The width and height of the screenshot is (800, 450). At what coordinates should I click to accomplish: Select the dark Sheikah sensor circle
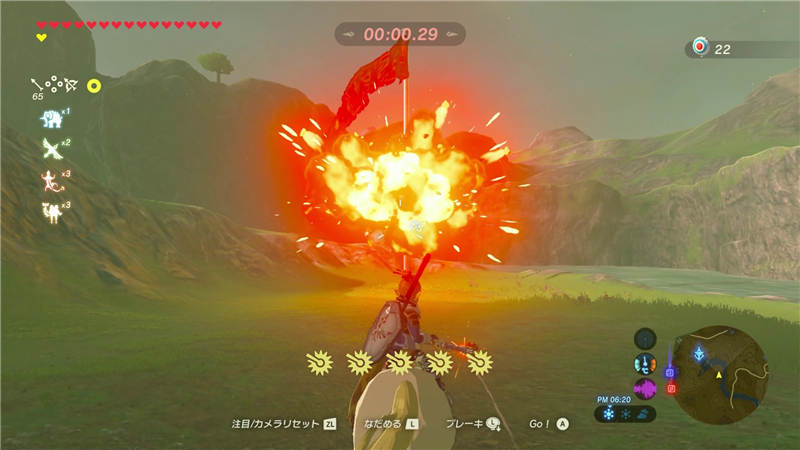pos(645,338)
